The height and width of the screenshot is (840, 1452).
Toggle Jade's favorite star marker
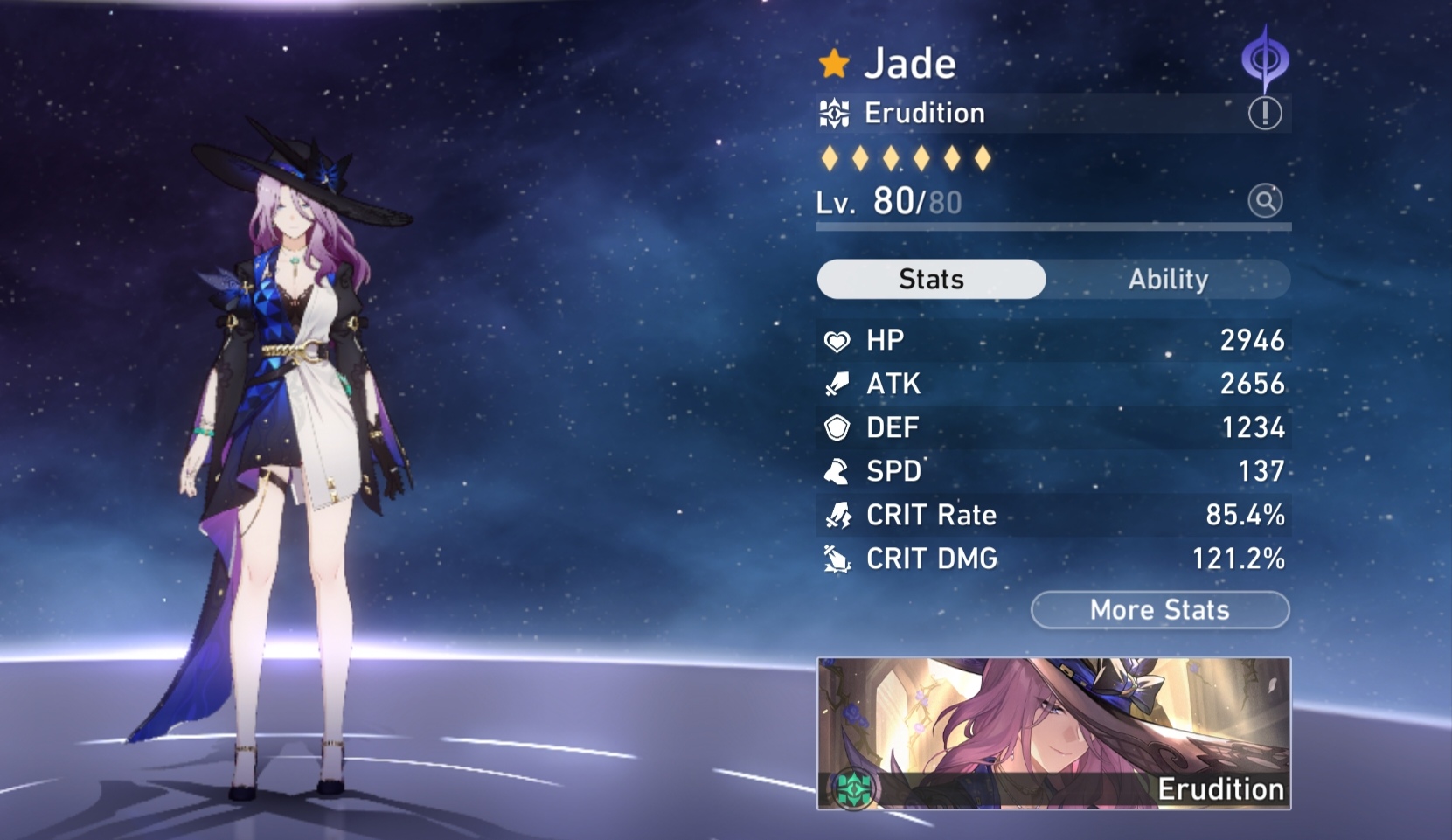coord(833,62)
